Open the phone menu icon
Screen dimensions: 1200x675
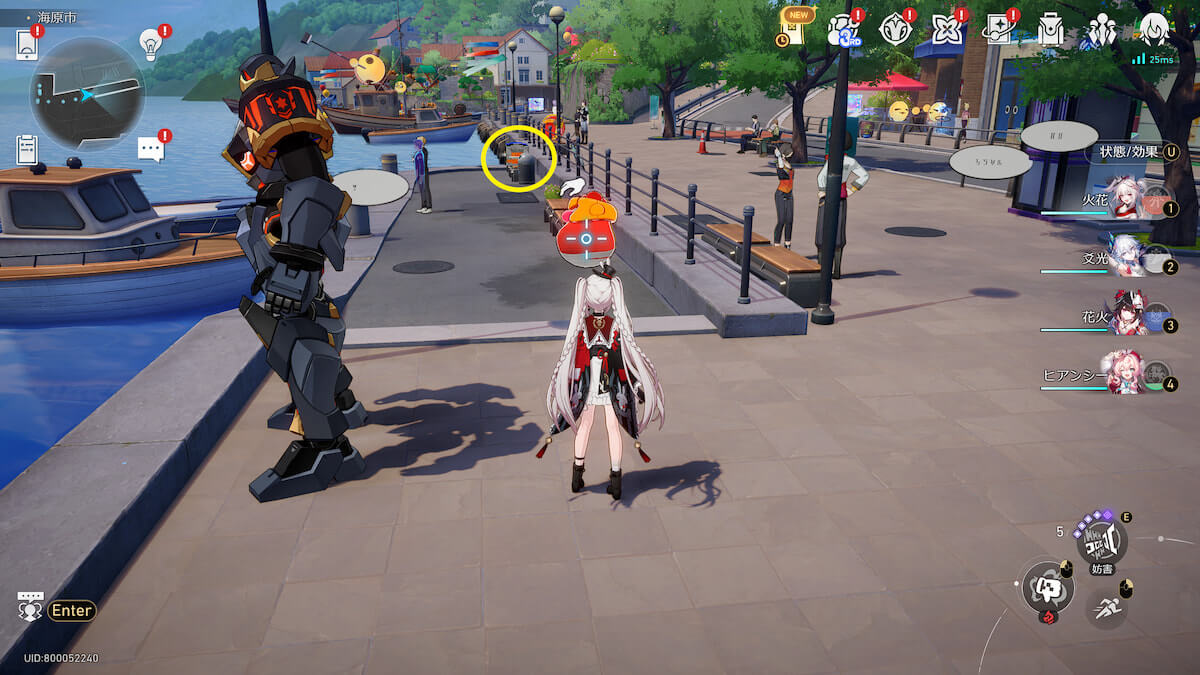coord(27,45)
